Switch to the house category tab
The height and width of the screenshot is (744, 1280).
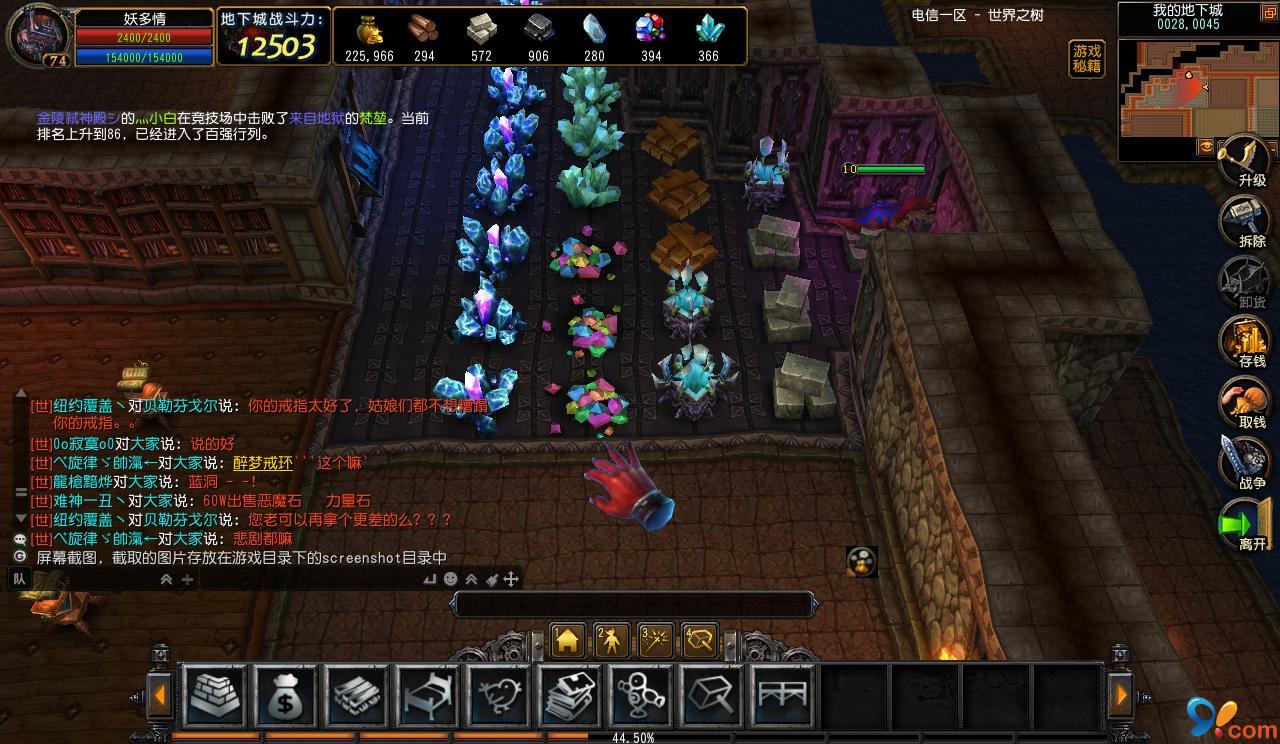[568, 641]
